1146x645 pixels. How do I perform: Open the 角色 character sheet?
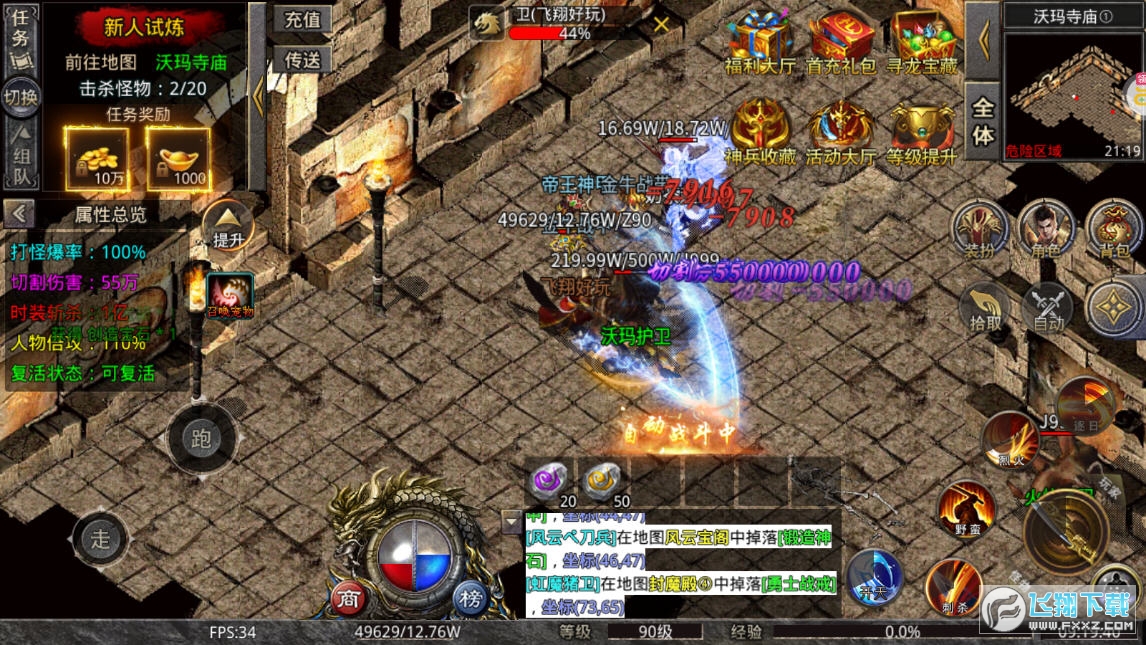(x=1046, y=229)
